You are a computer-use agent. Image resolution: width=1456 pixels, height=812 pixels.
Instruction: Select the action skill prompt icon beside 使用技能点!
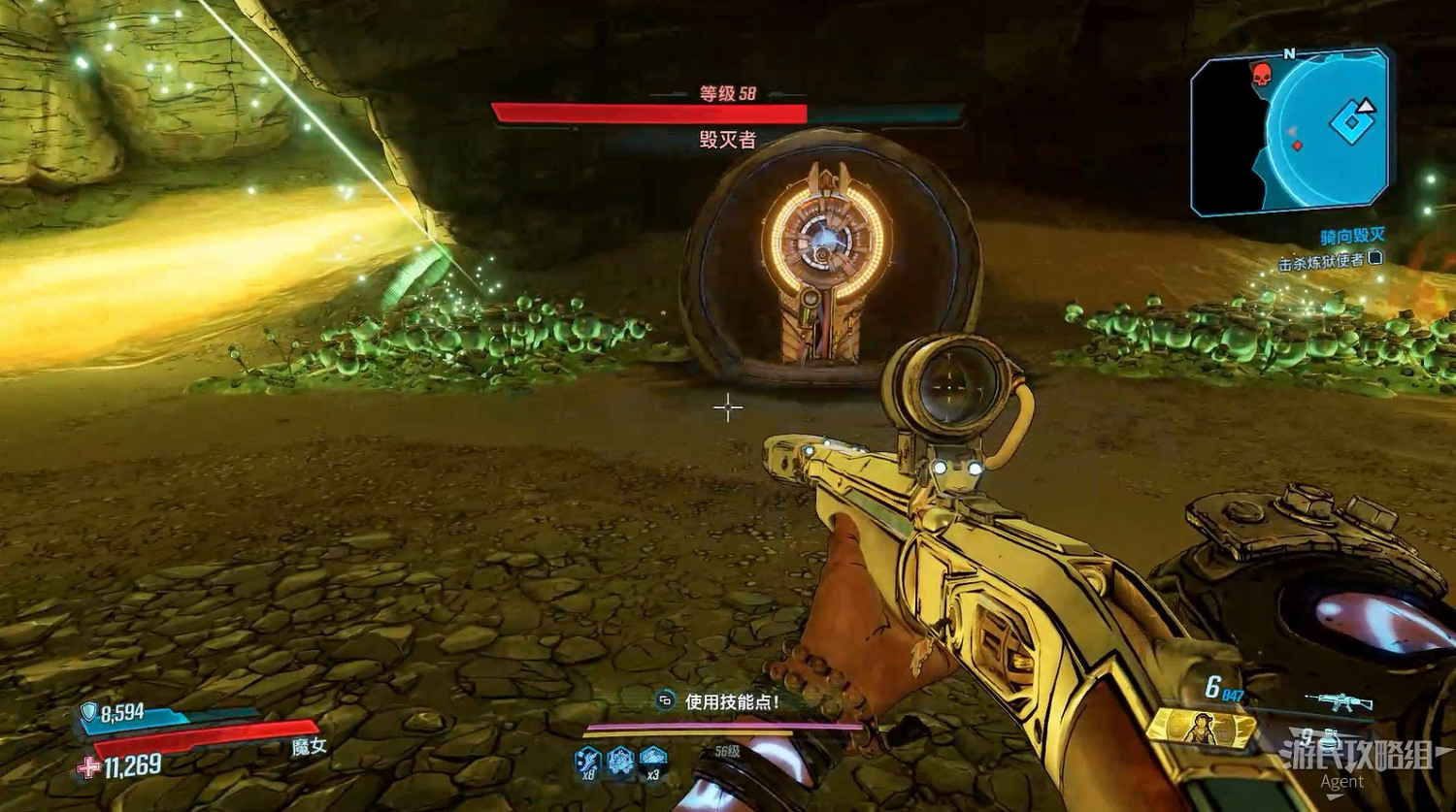pyautogui.click(x=666, y=699)
